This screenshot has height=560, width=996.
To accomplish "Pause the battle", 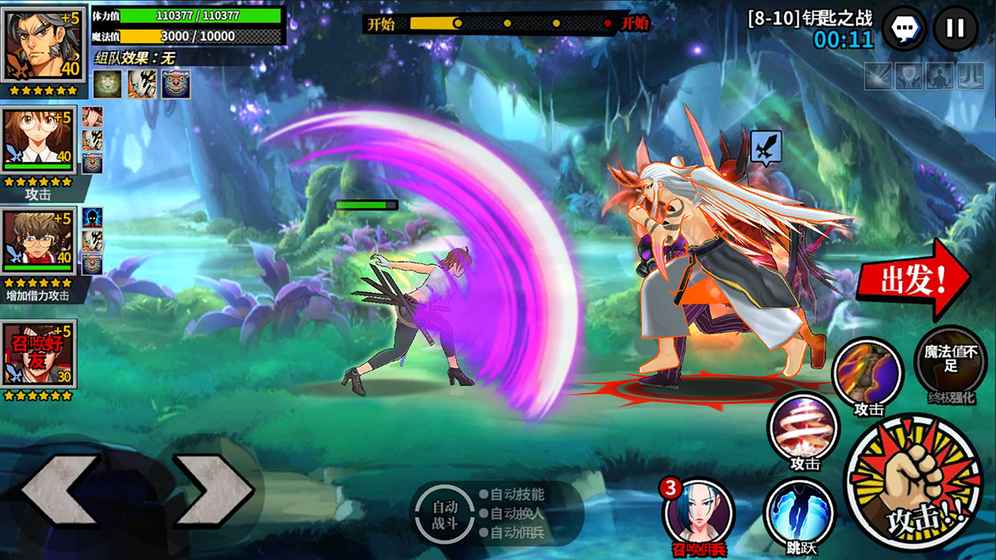I will pyautogui.click(x=955, y=28).
